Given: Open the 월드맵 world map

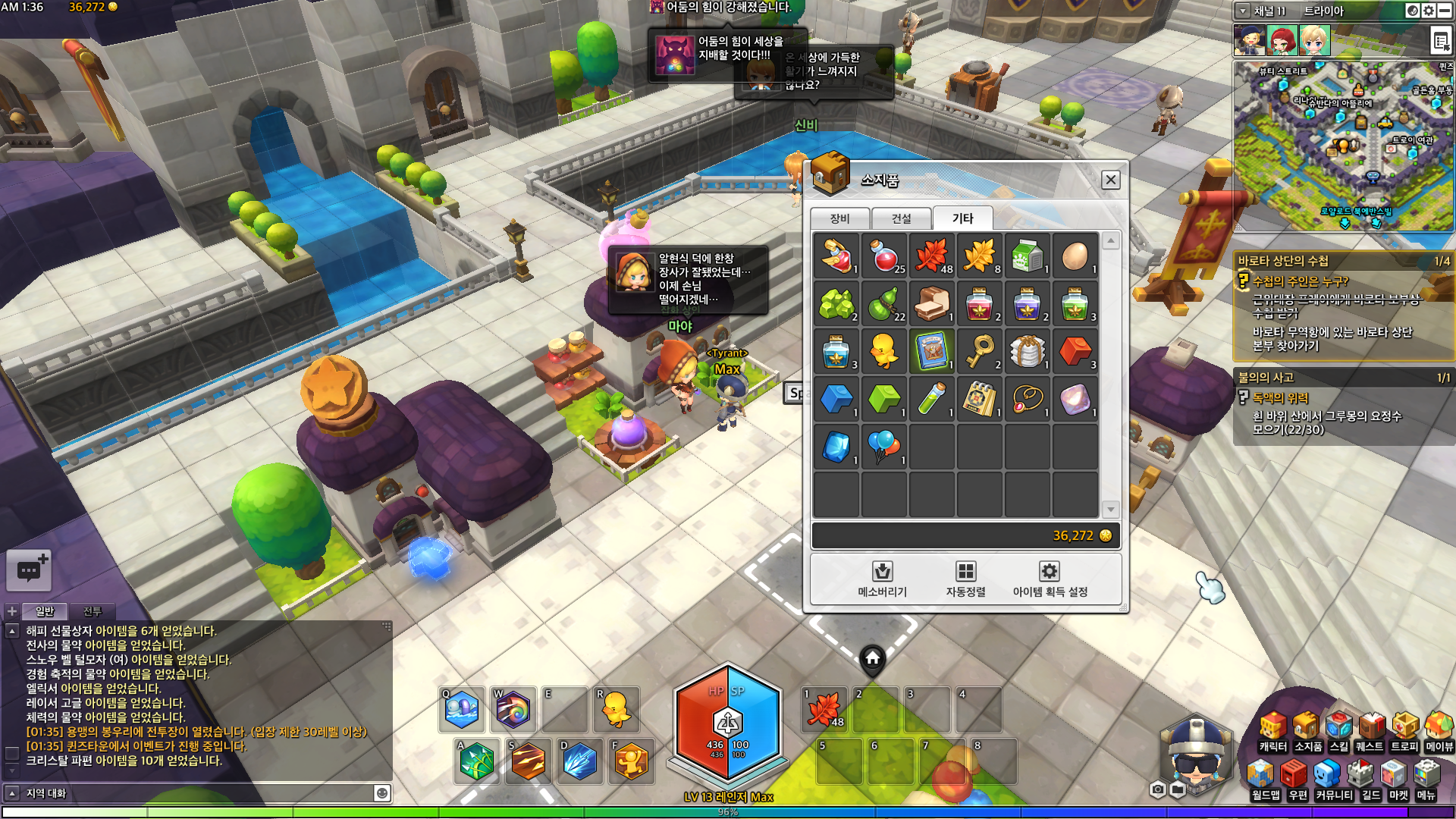Looking at the screenshot, I should pos(1264,781).
